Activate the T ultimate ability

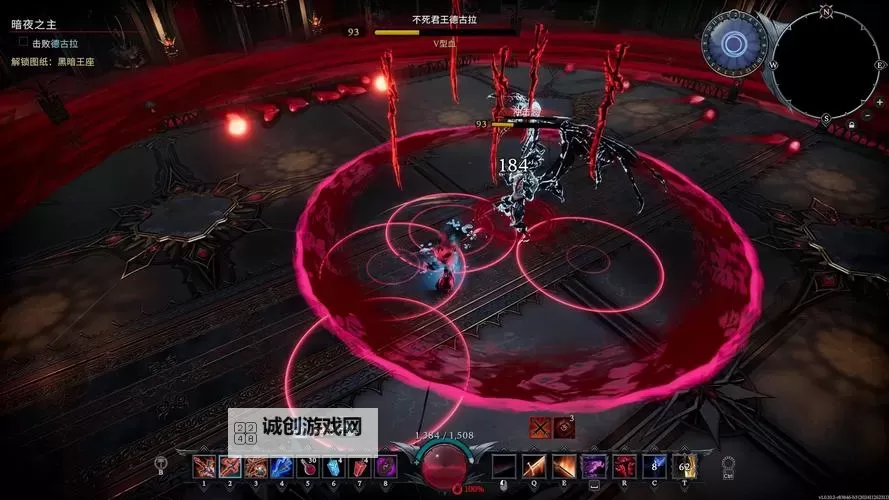684,467
